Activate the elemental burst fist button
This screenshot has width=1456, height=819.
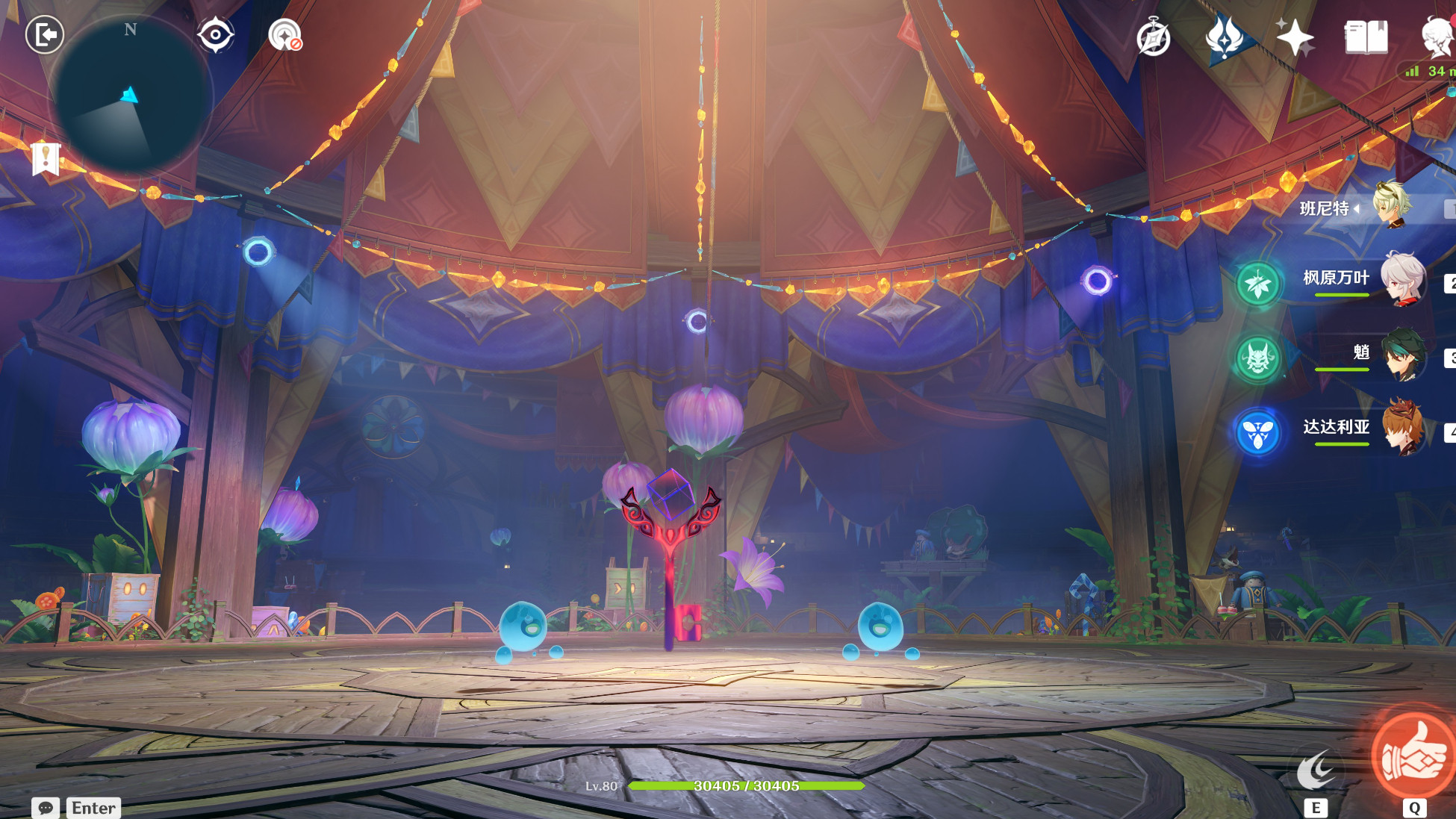click(x=1413, y=756)
